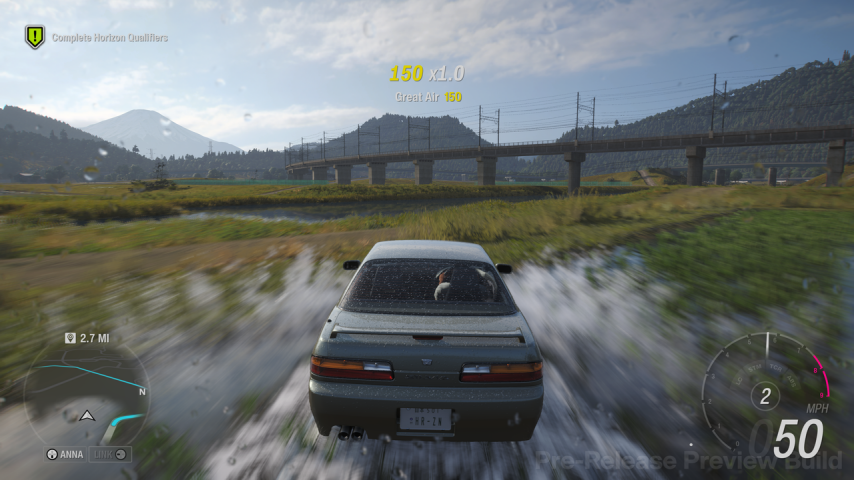
Task: Activate the LINK button
Action: coord(109,453)
